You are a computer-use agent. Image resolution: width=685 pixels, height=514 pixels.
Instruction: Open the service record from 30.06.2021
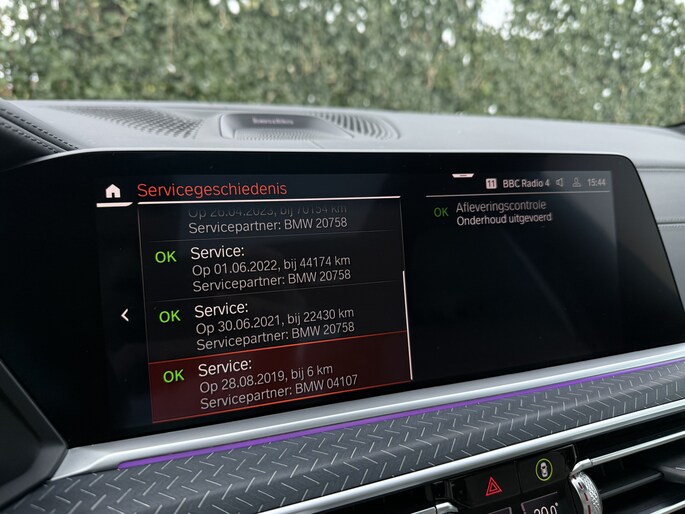coord(275,321)
